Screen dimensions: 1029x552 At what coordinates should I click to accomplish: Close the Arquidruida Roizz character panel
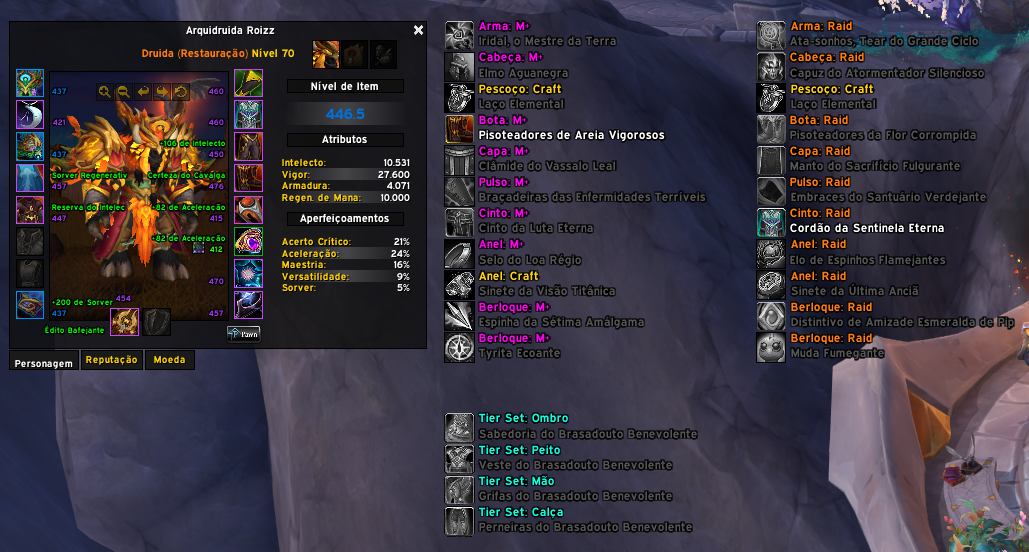(418, 31)
